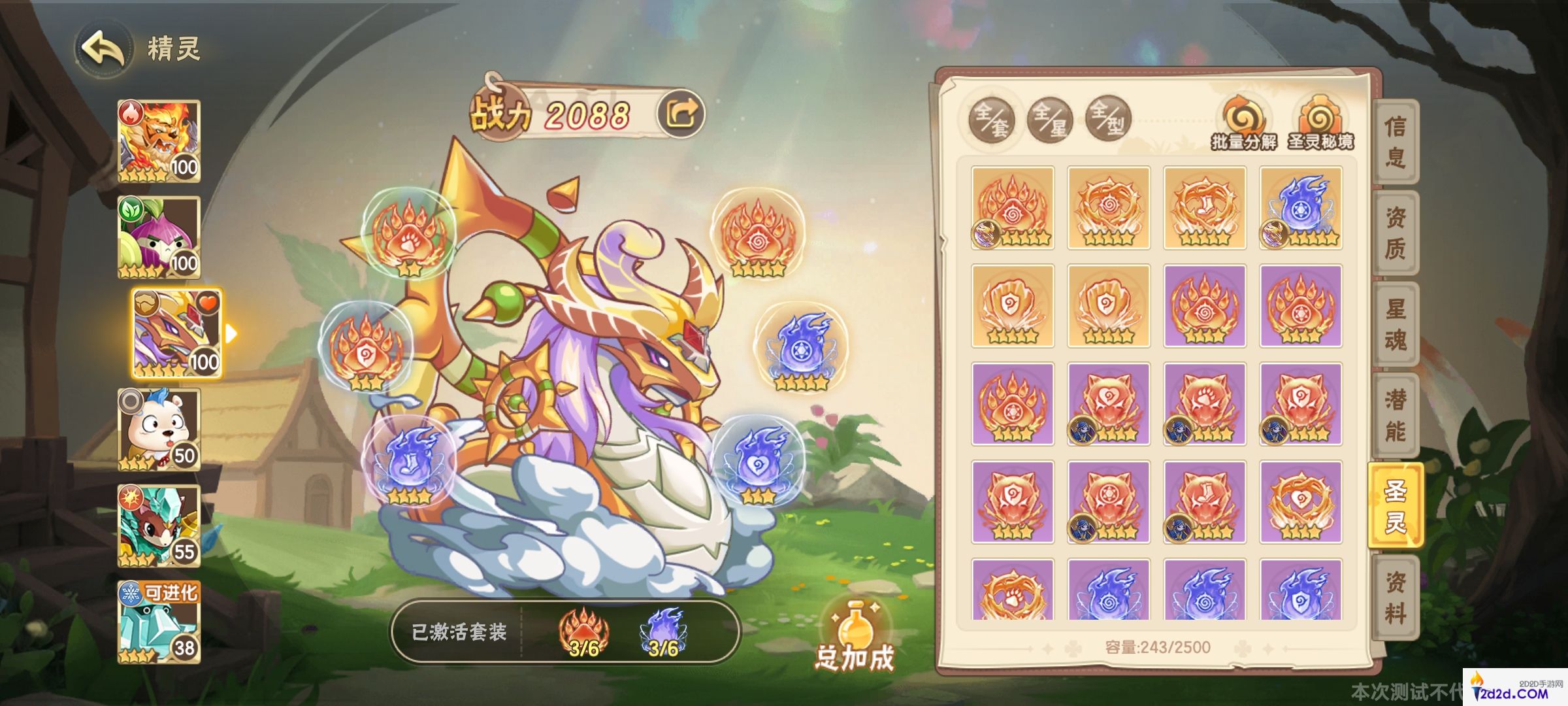Open the 全星 star filter

(1049, 120)
